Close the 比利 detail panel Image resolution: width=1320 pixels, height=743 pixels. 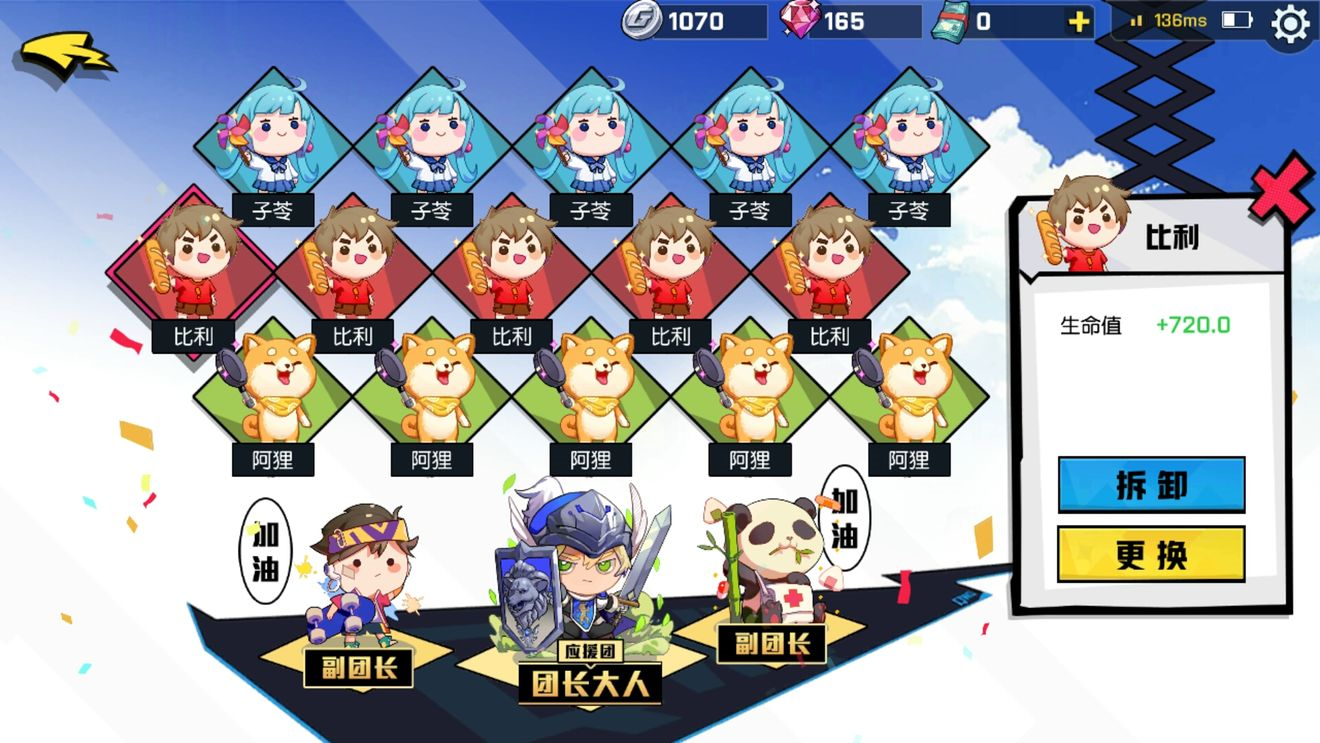point(1281,192)
